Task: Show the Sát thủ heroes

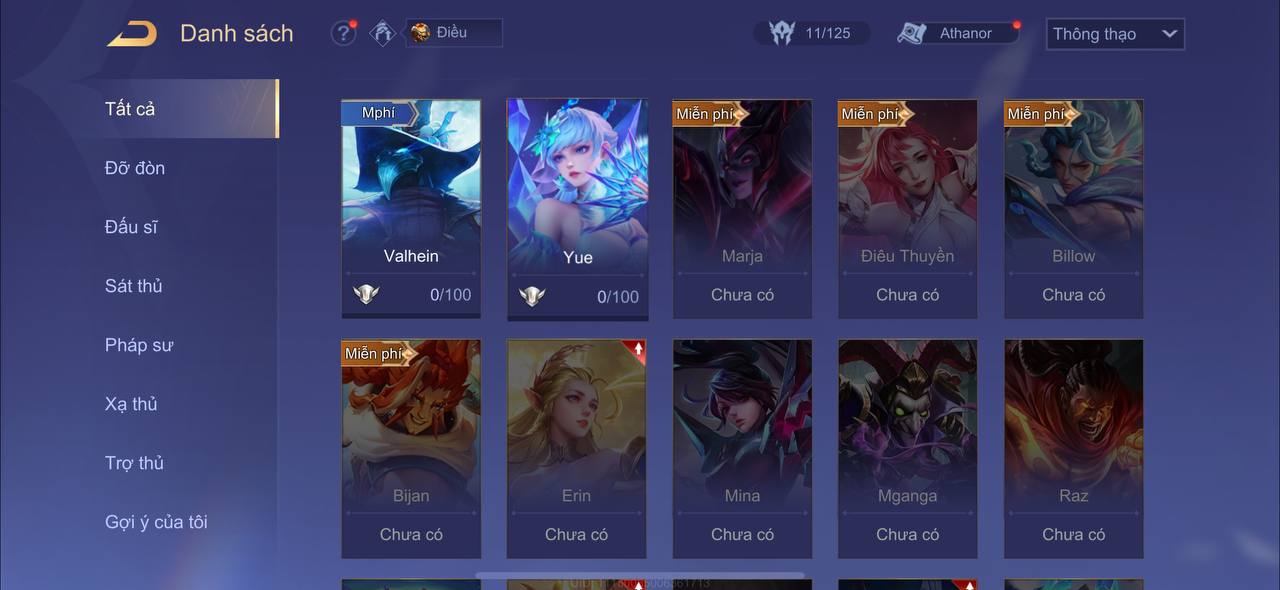Action: pos(133,286)
